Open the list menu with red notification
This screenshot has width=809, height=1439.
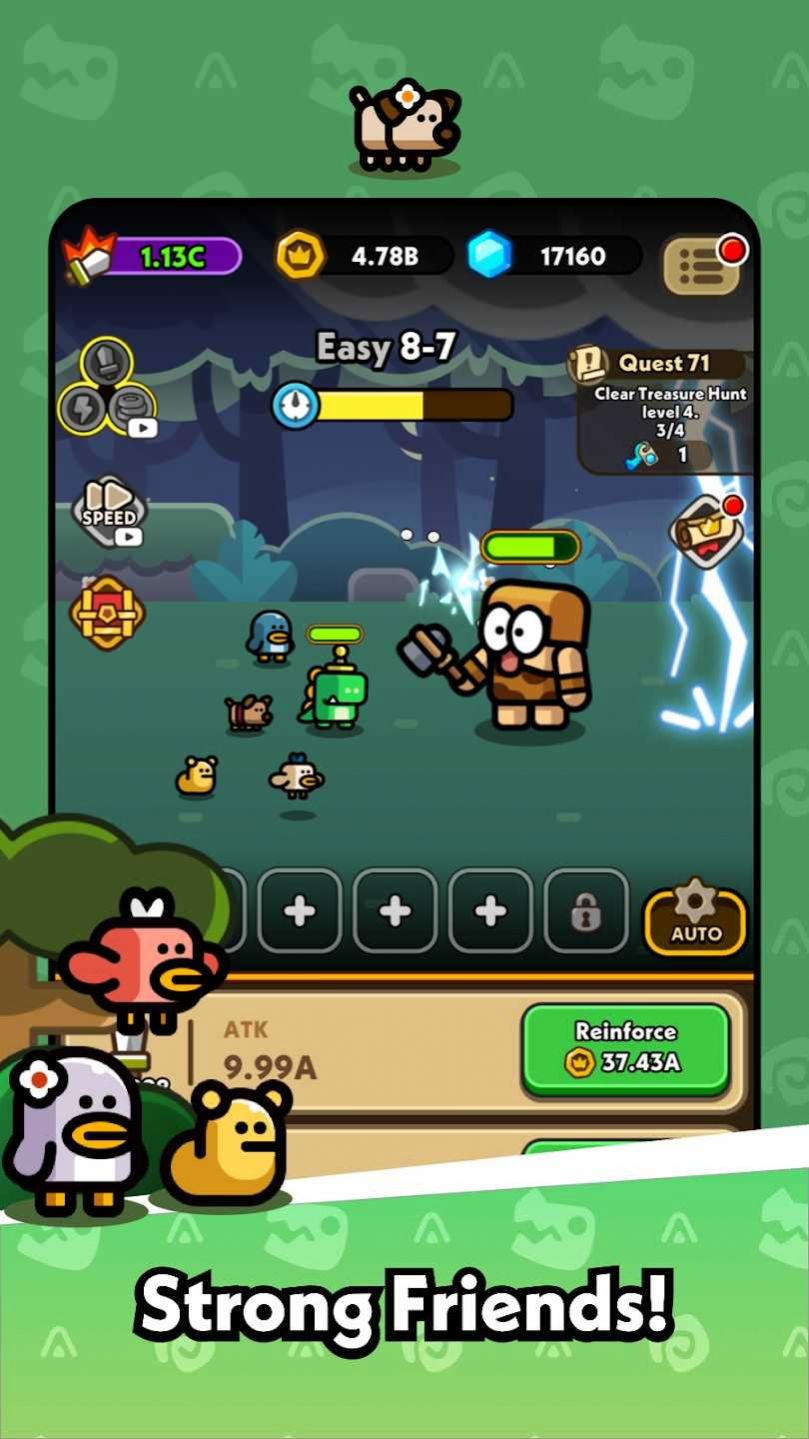702,264
